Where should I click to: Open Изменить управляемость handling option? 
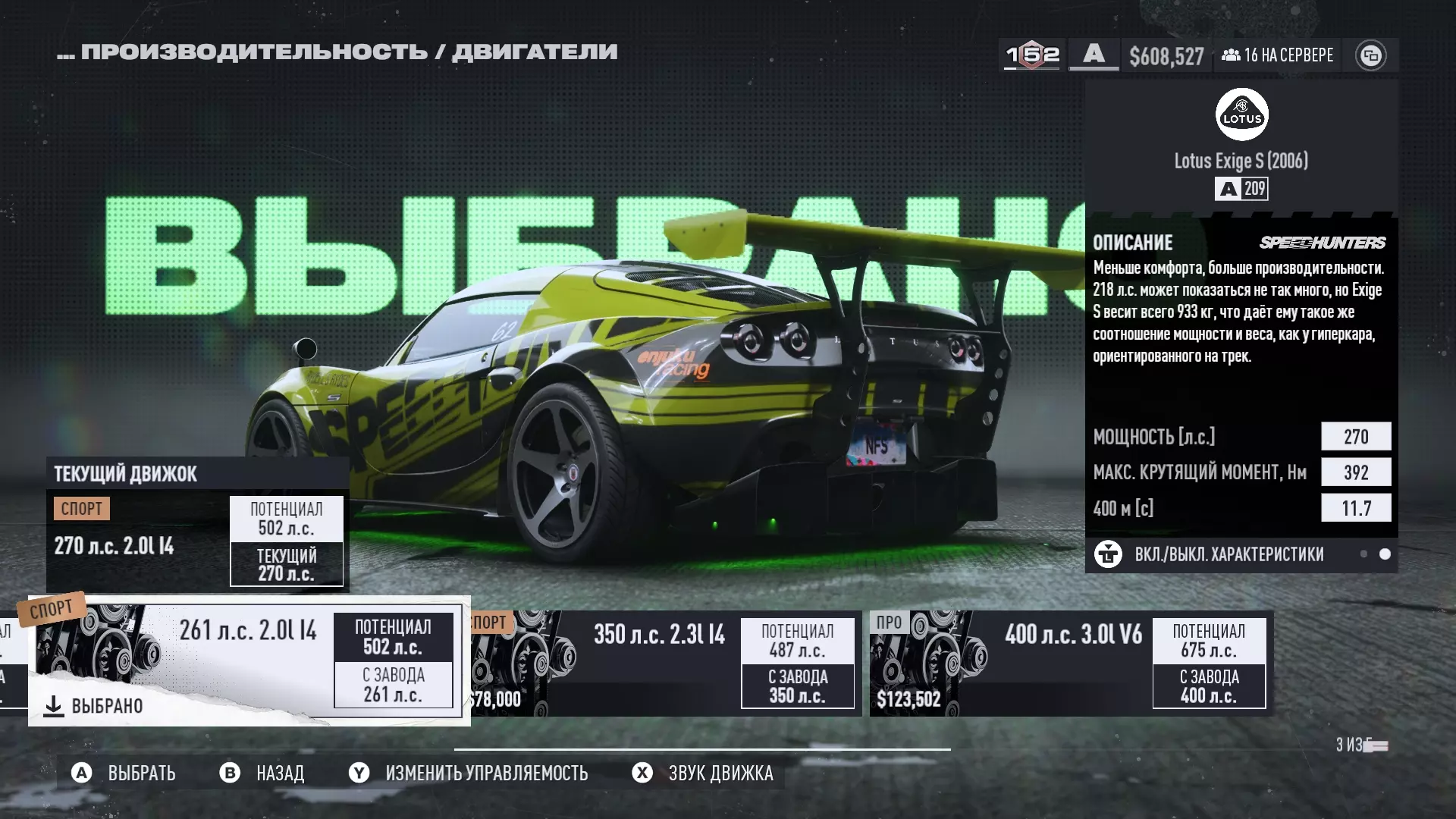469,773
